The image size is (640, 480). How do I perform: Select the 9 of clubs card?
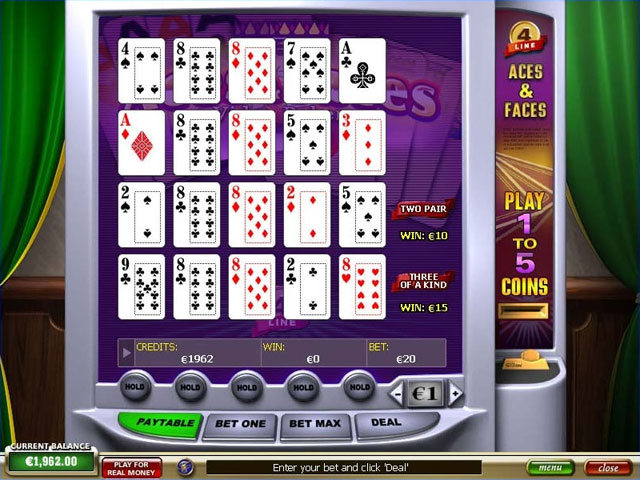click(x=141, y=286)
